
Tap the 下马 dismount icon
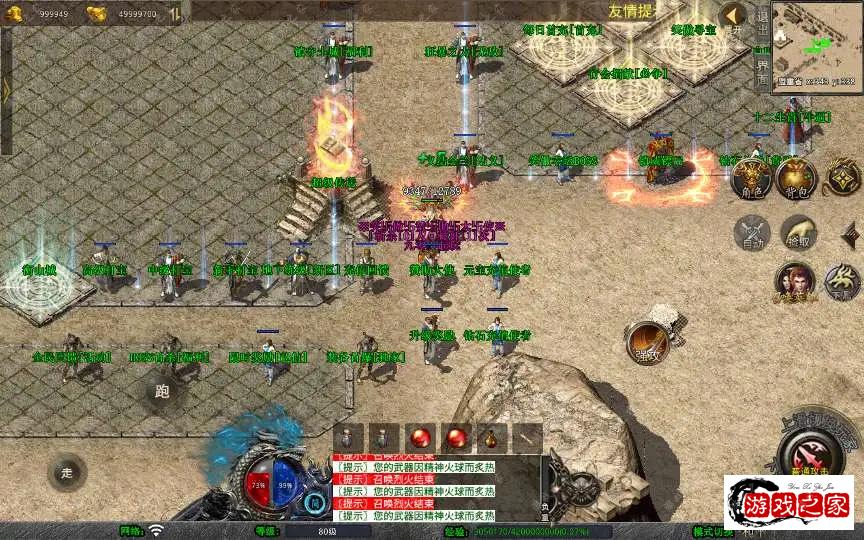(x=841, y=283)
